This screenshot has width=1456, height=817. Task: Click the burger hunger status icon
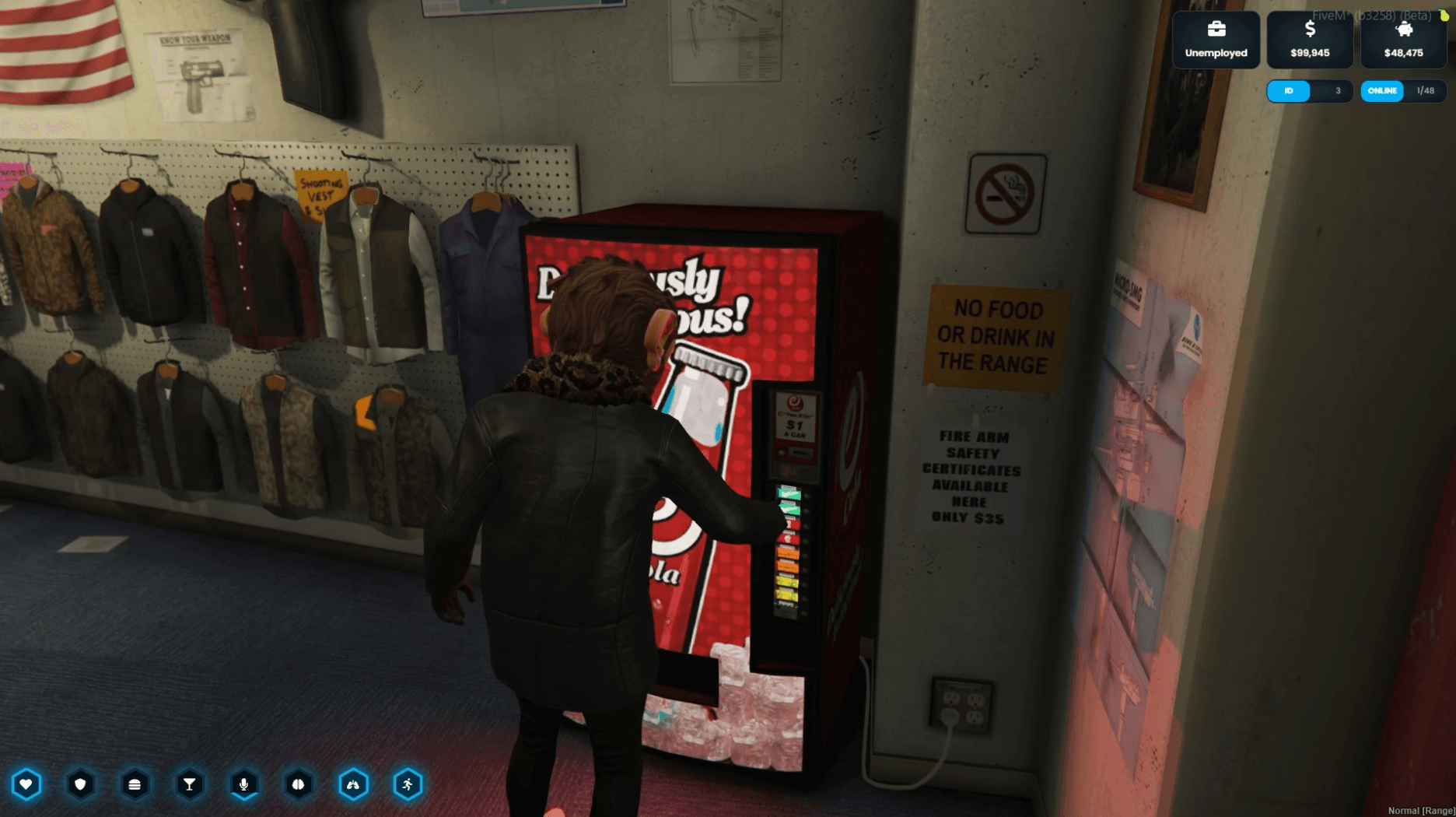click(135, 784)
